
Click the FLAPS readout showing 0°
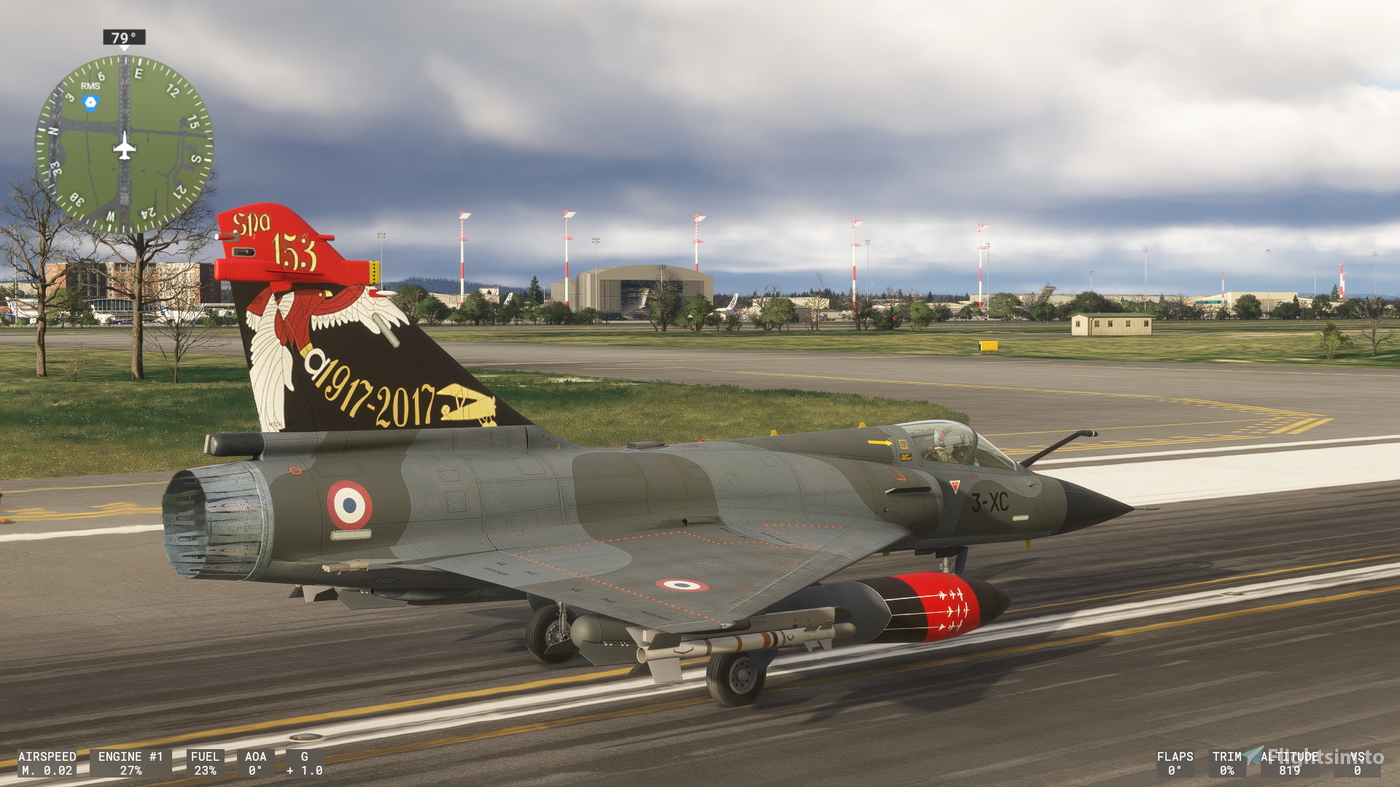(1176, 763)
